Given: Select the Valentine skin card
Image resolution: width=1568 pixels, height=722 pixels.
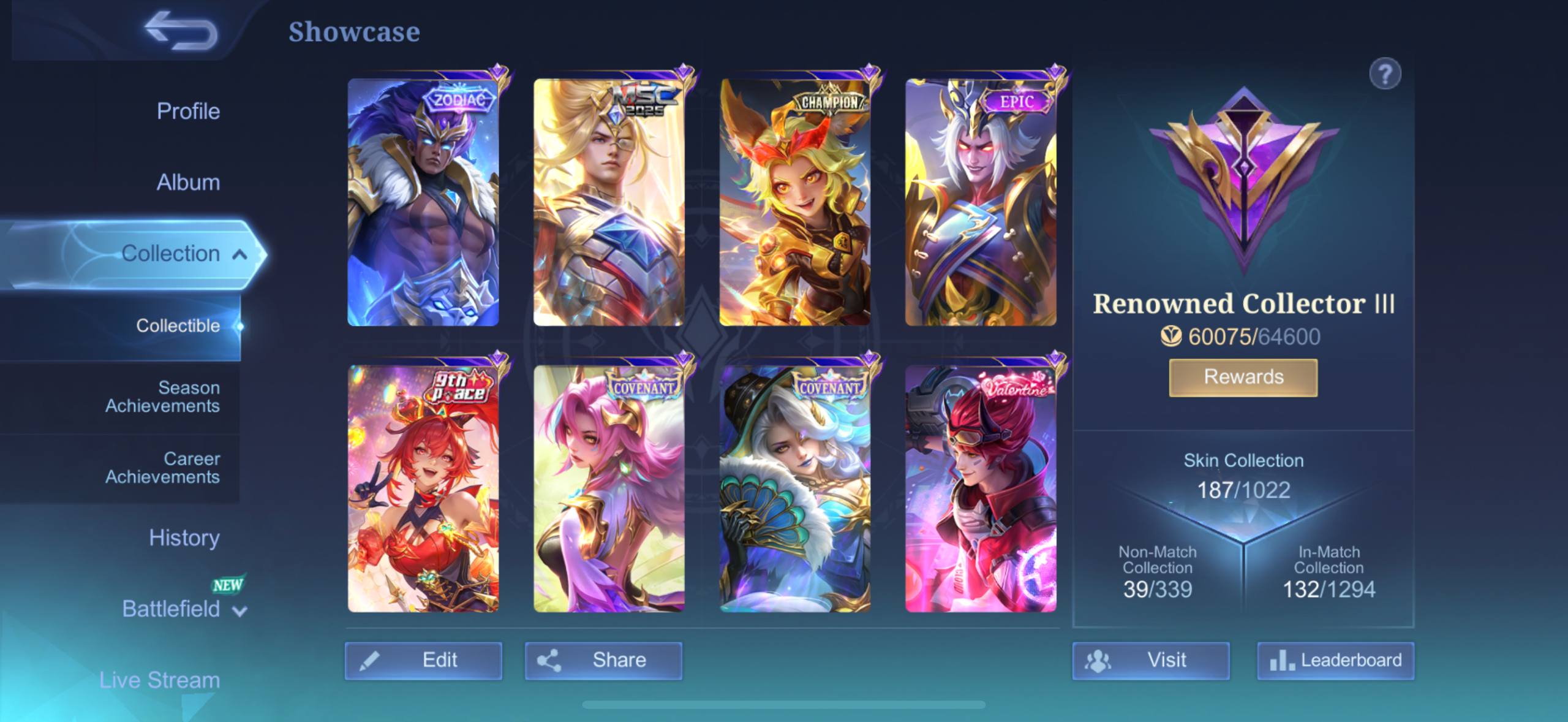Looking at the screenshot, I should [981, 489].
